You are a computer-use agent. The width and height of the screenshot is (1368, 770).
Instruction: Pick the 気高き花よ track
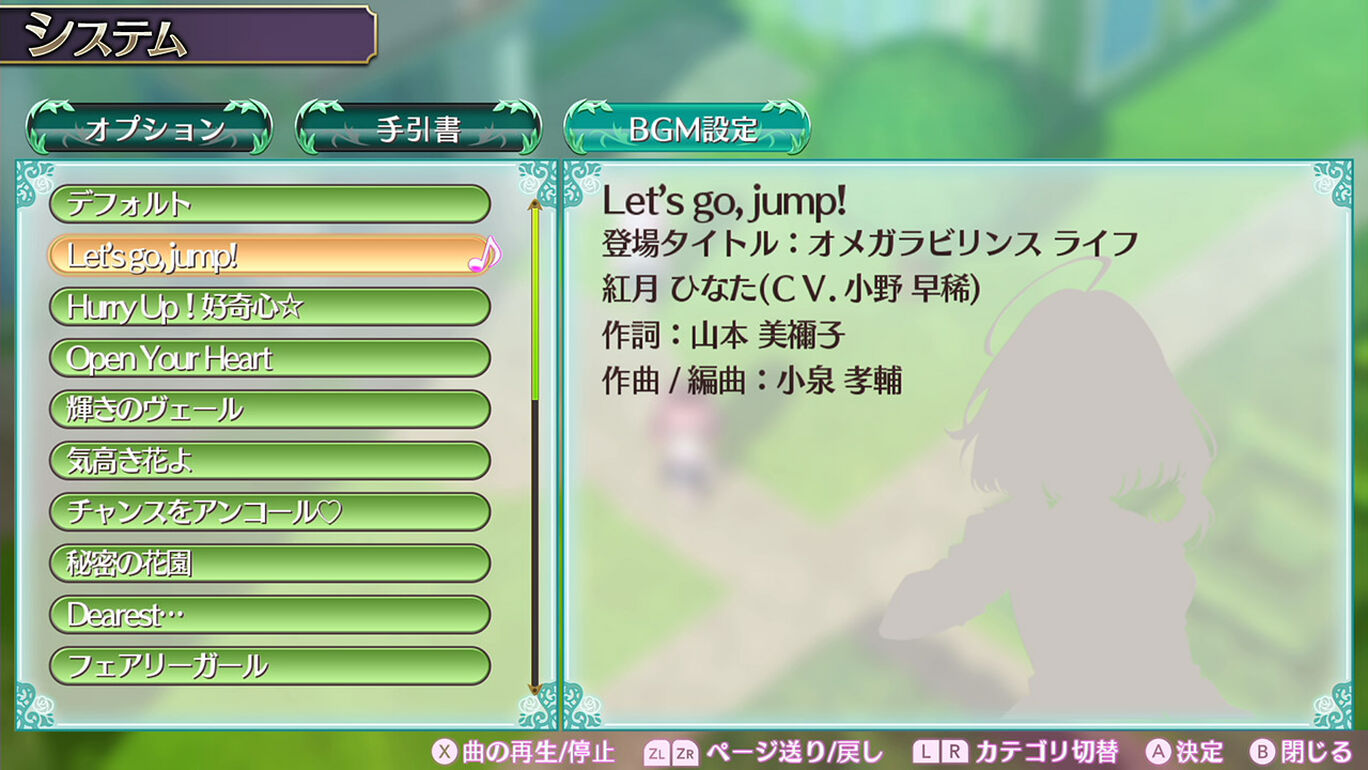(269, 461)
